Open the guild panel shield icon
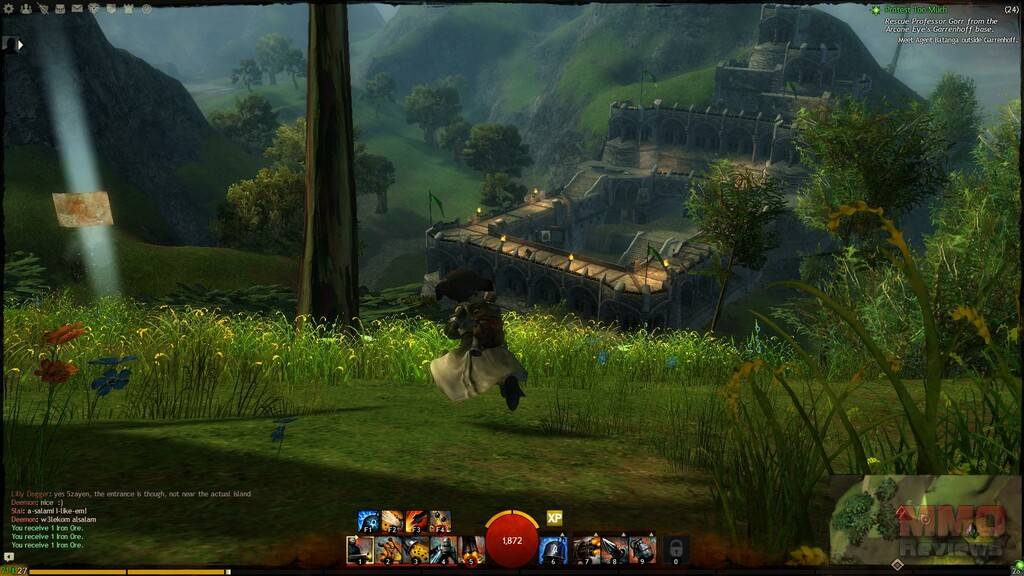1024x576 pixels. [x=111, y=9]
